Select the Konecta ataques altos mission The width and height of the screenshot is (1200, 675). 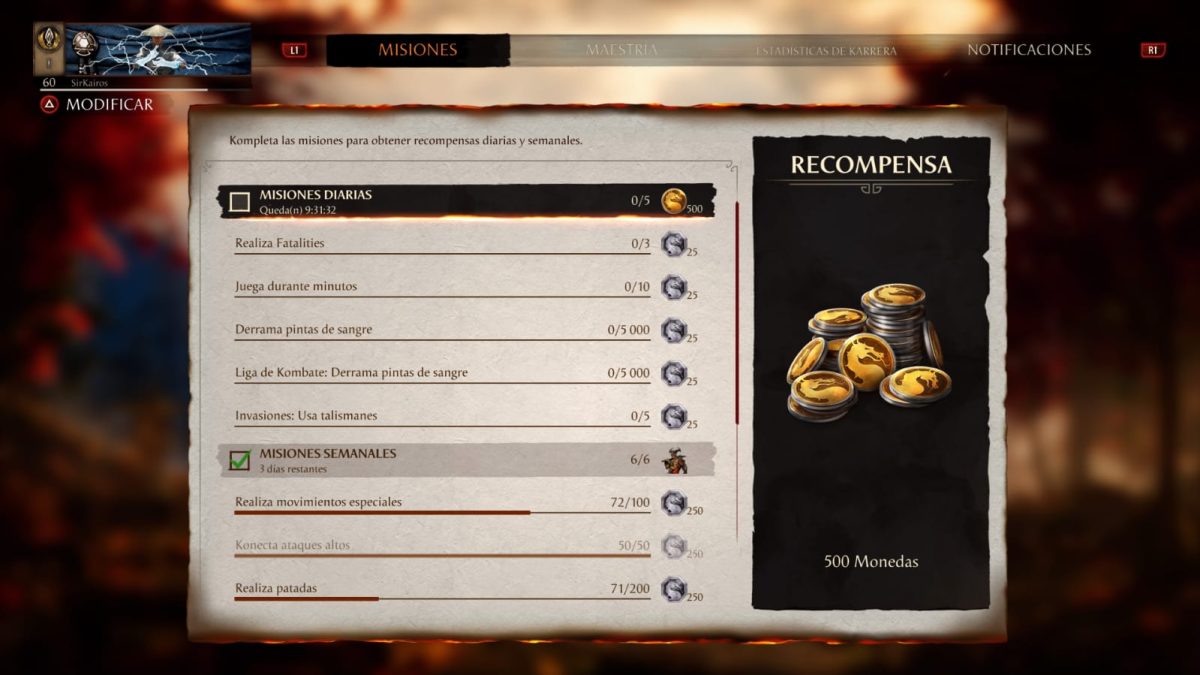[440, 546]
